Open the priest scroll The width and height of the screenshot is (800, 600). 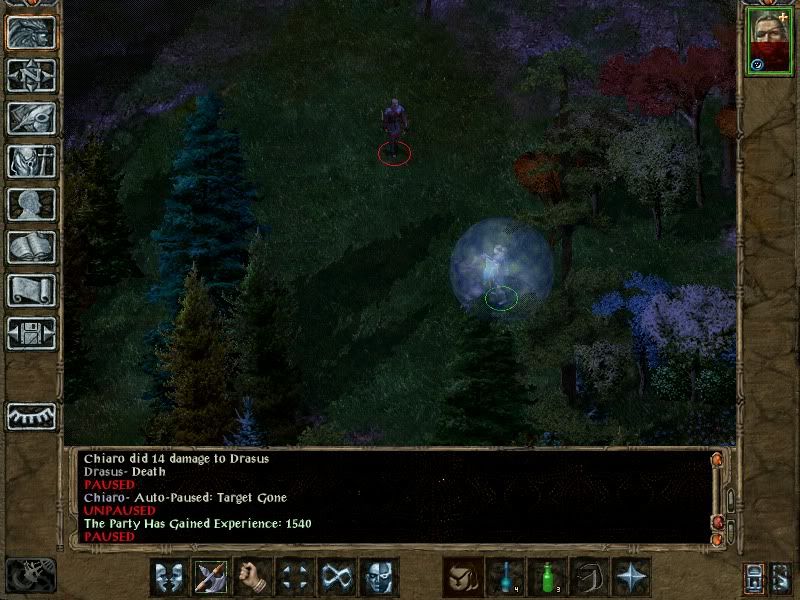pos(31,290)
